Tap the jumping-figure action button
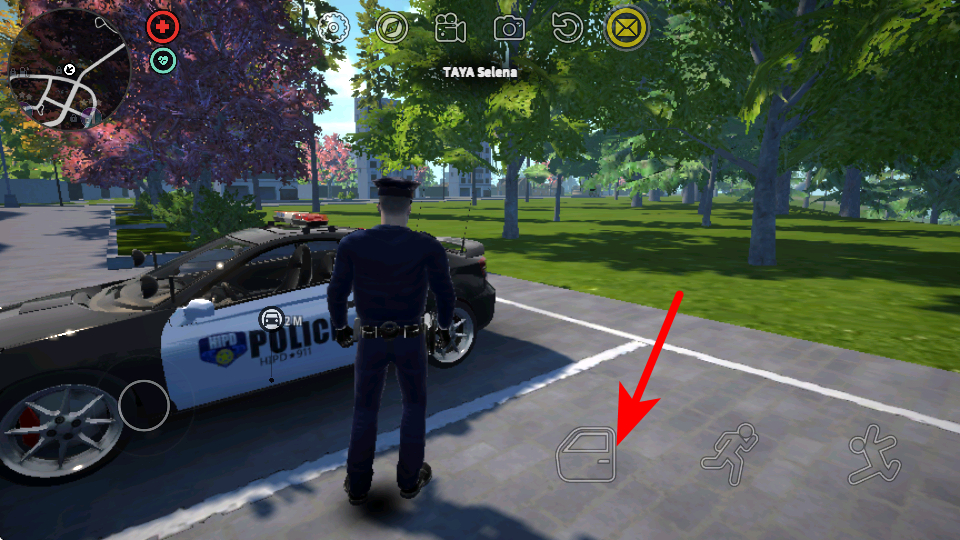Screen dimensions: 960x540 tap(873, 453)
